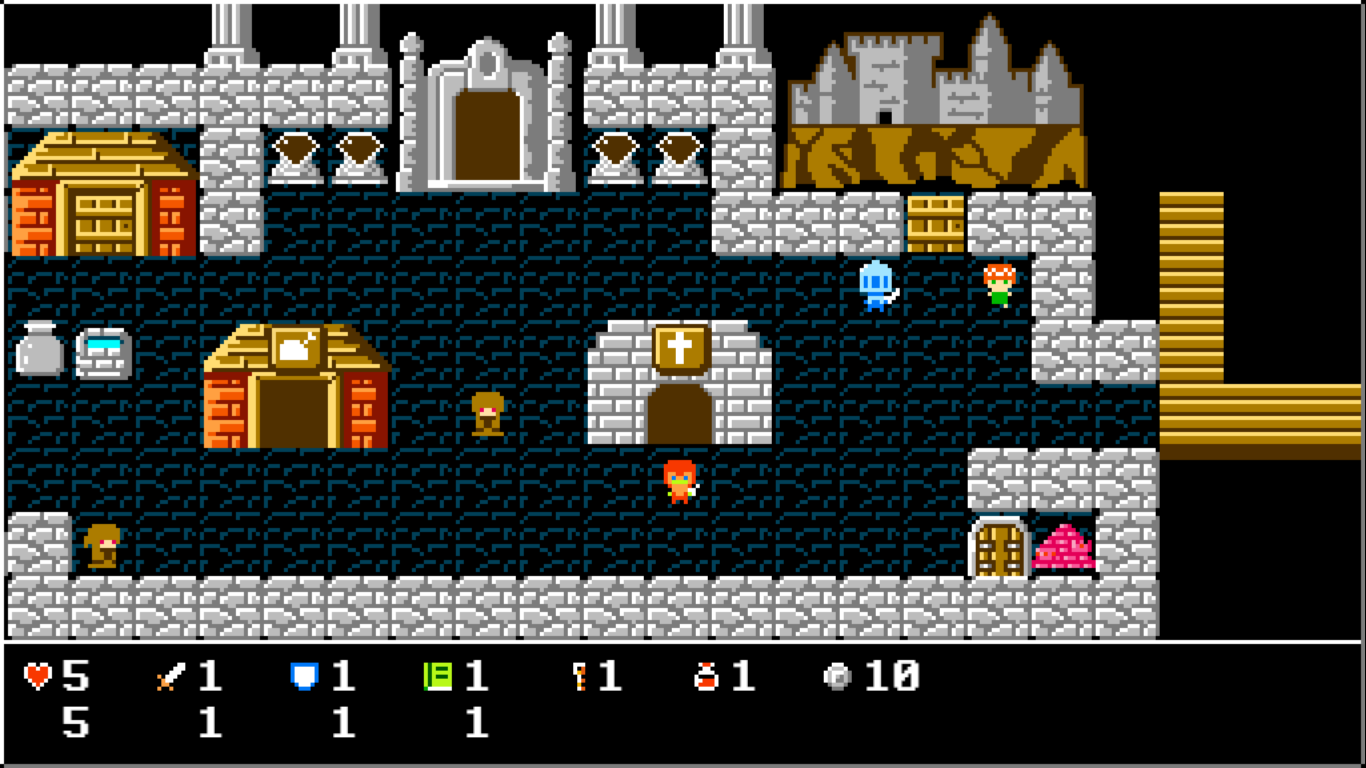Click the cross emblem above the church entrance
The height and width of the screenshot is (768, 1366).
(681, 347)
